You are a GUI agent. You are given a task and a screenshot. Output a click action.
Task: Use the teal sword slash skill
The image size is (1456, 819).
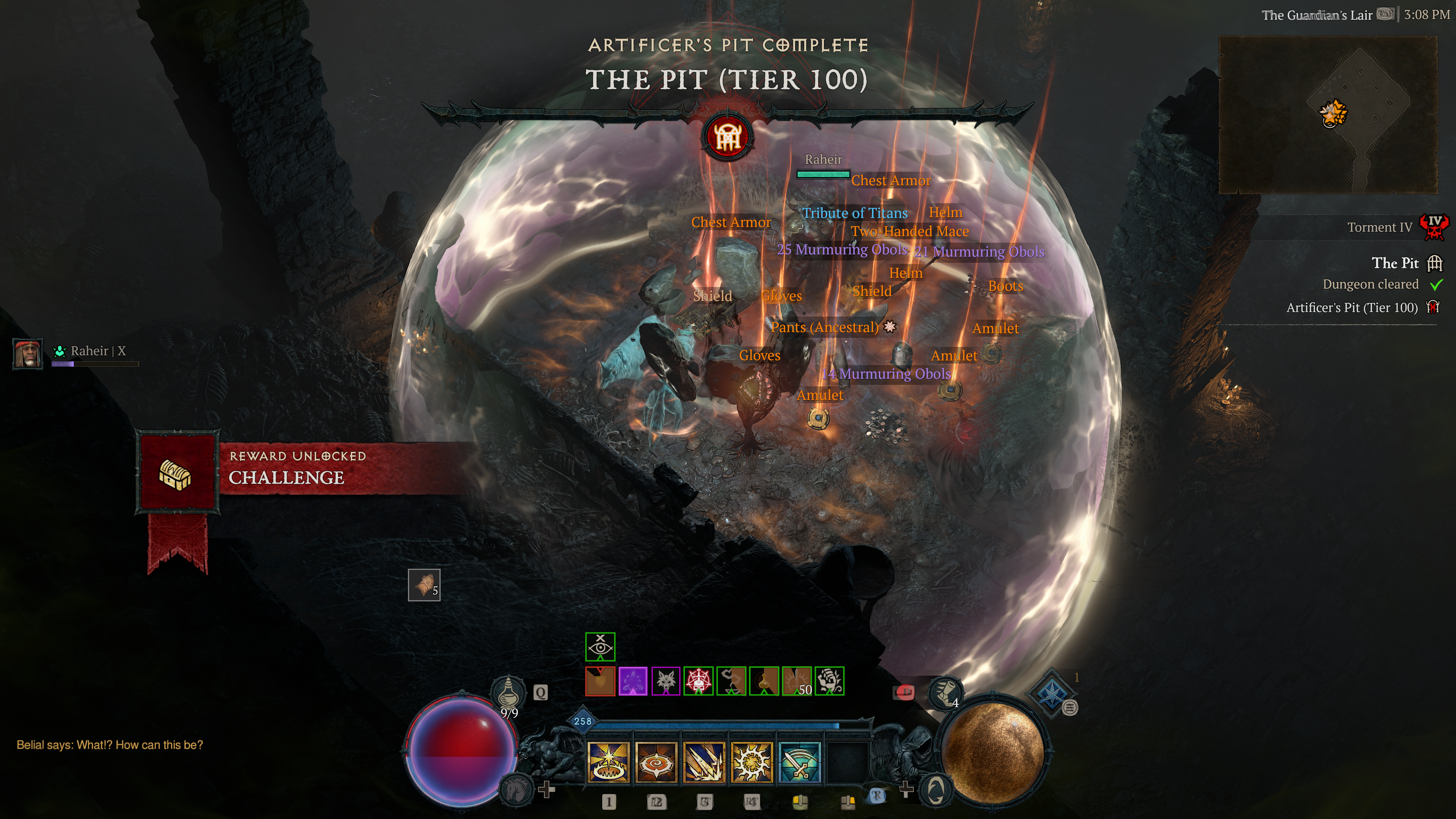[x=799, y=763]
